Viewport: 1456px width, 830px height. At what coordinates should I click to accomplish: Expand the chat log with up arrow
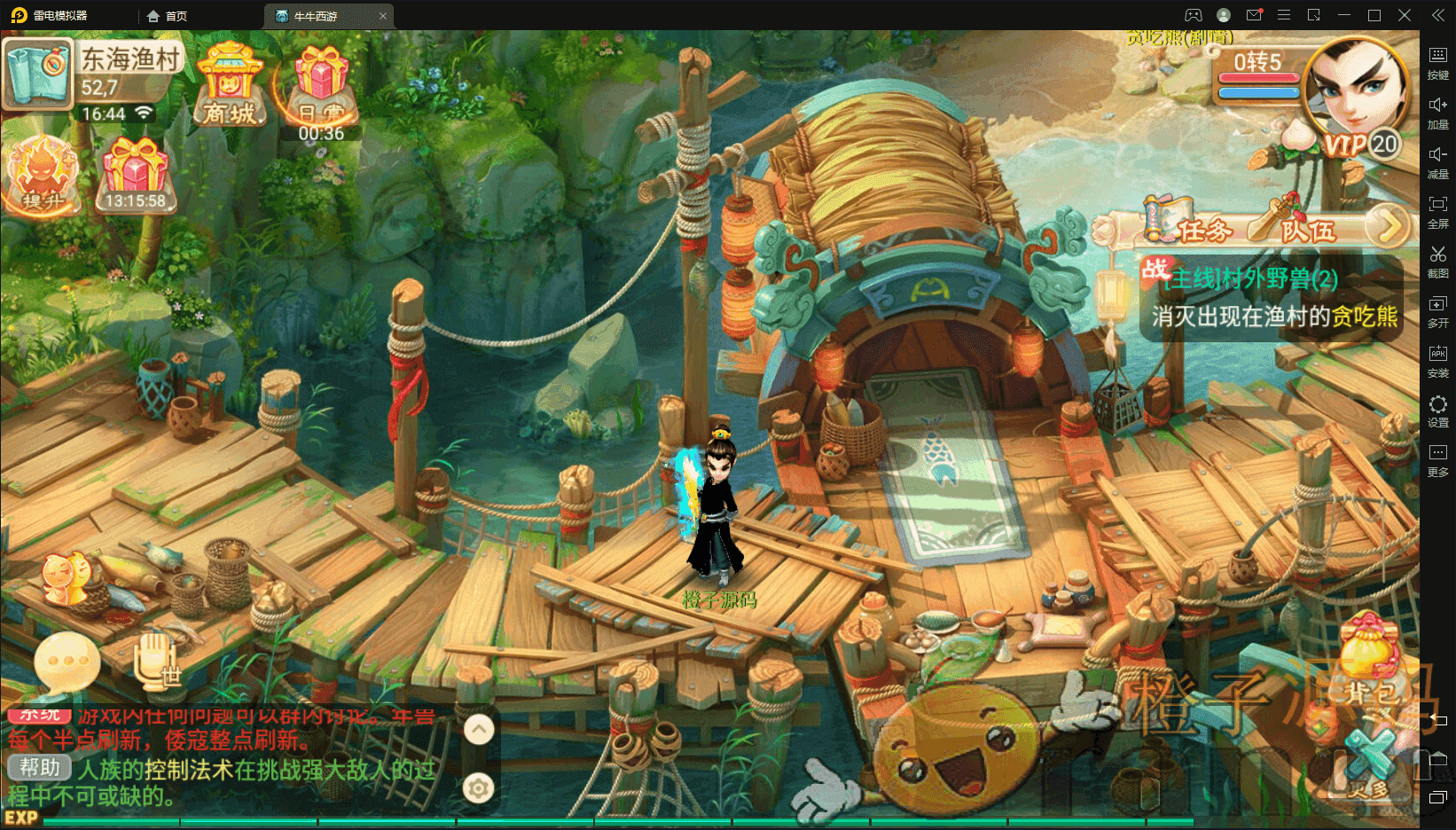[x=479, y=730]
